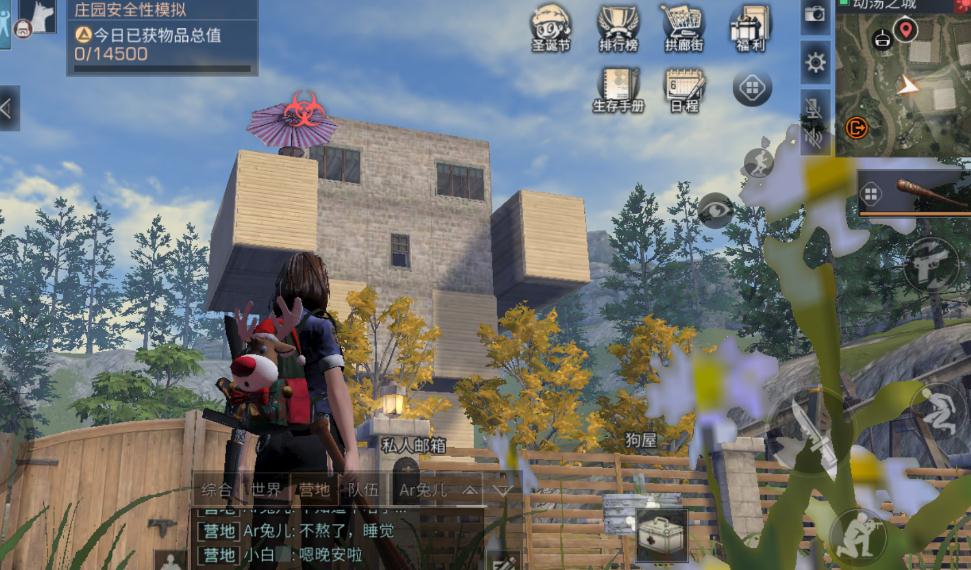
Task: Tap the pistol fire button
Action: (x=931, y=264)
